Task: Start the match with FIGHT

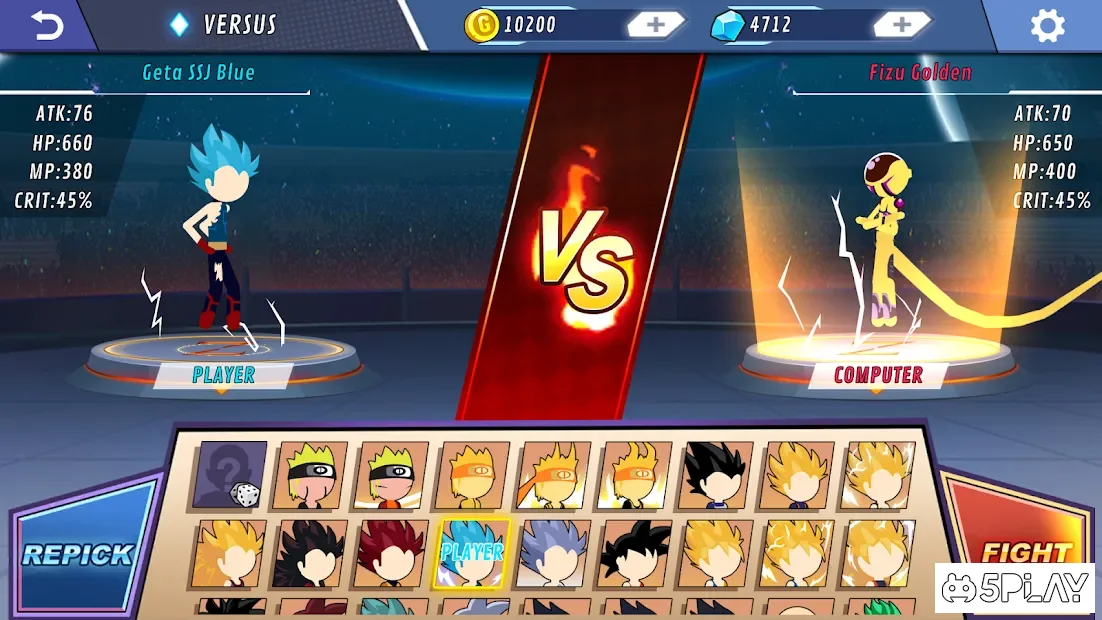Action: pyautogui.click(x=1026, y=551)
